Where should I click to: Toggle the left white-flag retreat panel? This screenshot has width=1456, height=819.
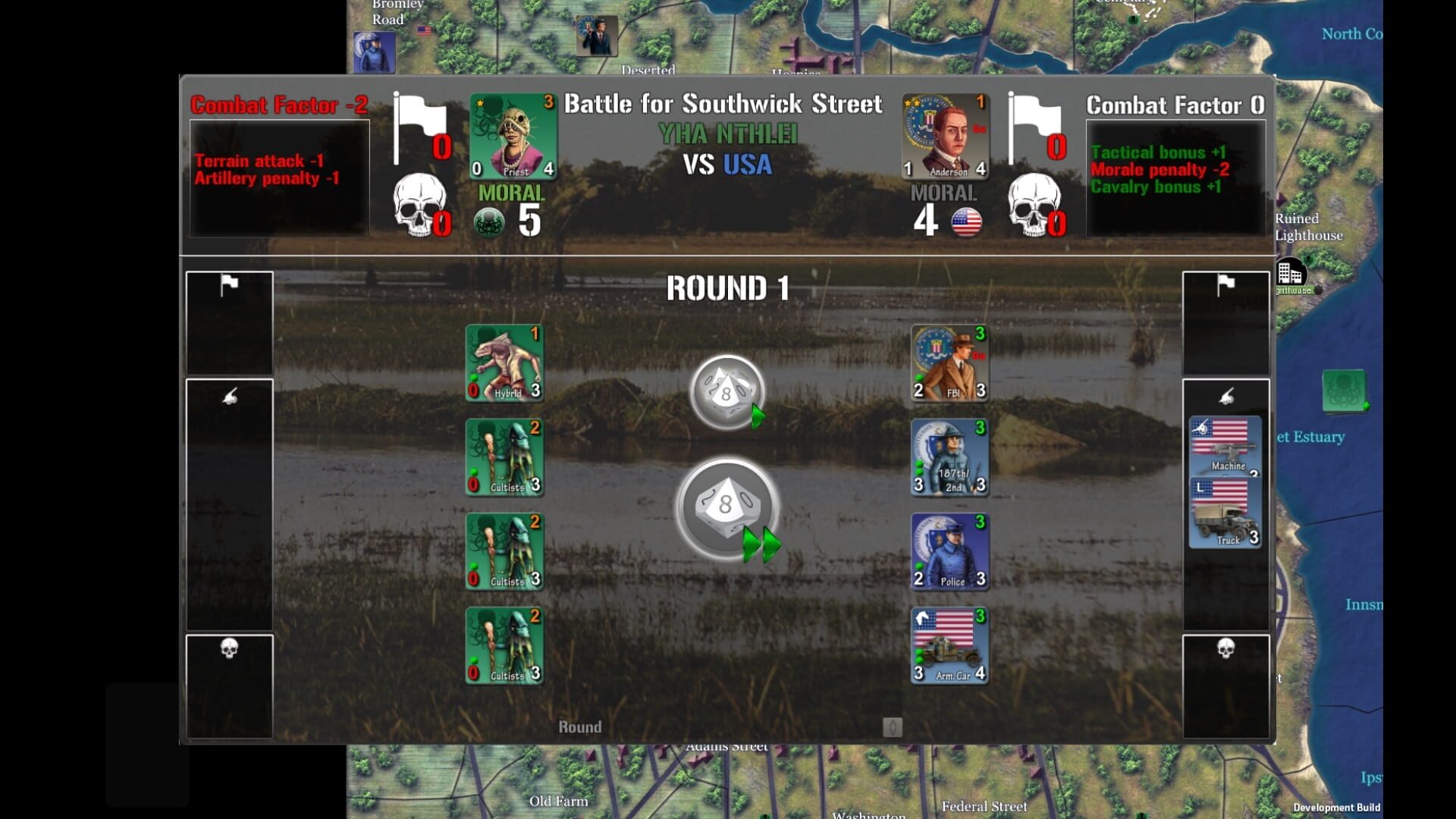(229, 322)
